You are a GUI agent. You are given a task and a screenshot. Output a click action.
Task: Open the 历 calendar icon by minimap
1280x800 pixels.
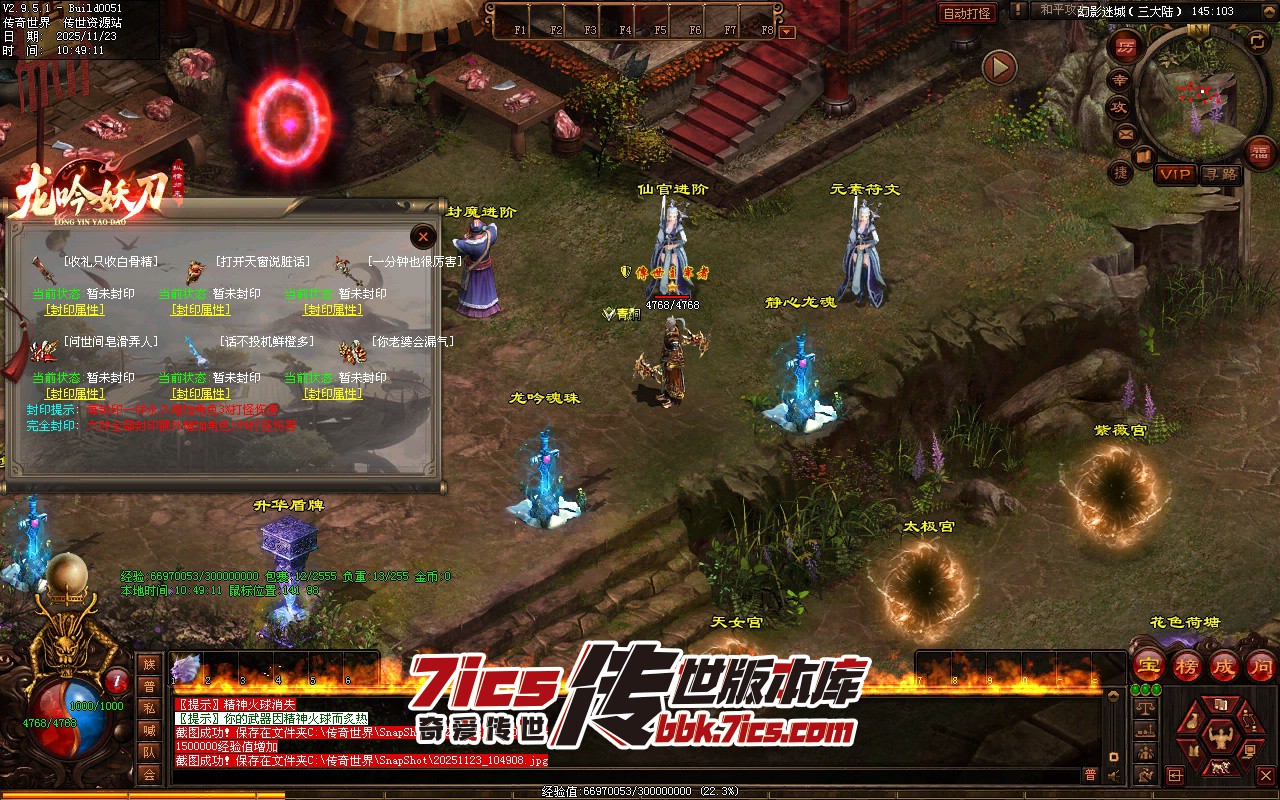click(x=1125, y=49)
